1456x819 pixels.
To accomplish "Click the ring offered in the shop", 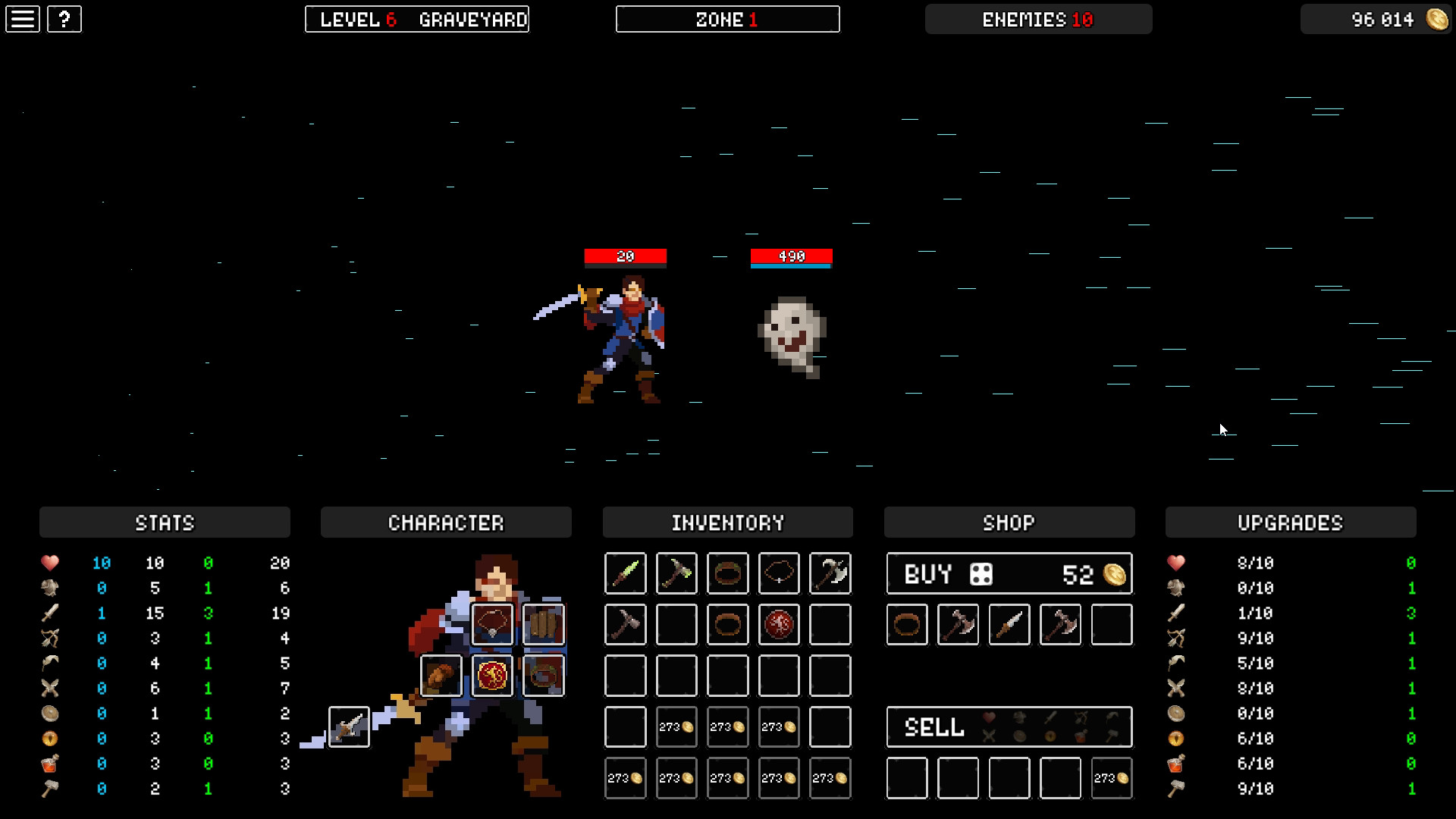I will click(x=907, y=624).
